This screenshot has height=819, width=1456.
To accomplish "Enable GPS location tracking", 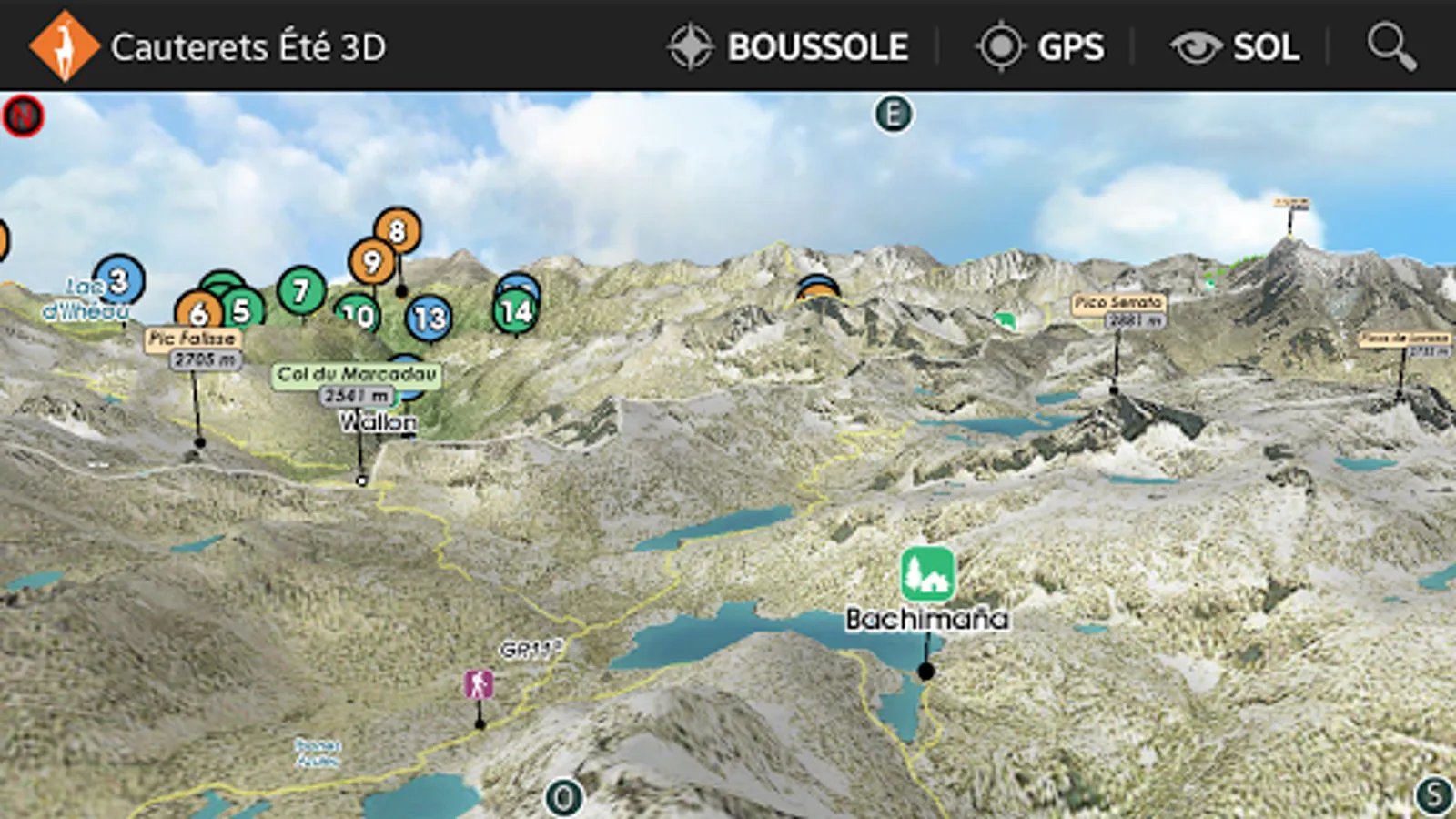I will click(x=1040, y=46).
